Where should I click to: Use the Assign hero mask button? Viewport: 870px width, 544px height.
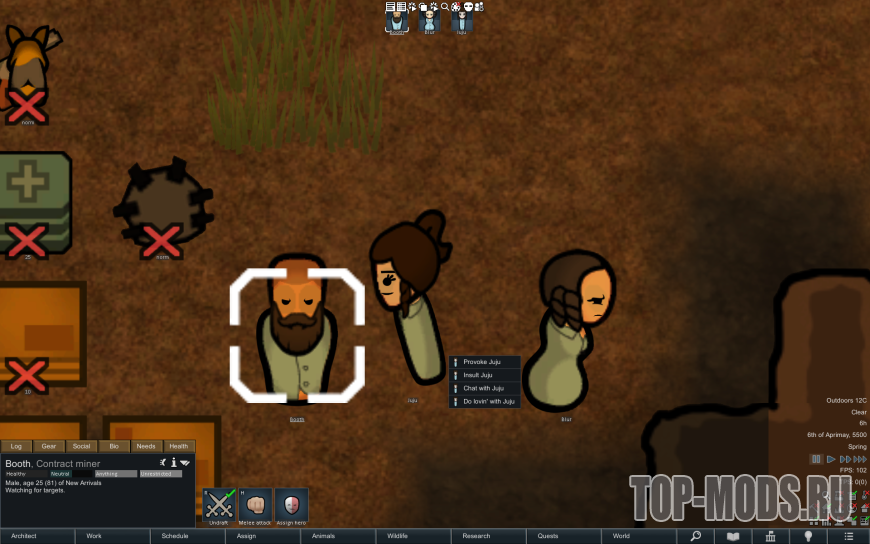(x=292, y=504)
